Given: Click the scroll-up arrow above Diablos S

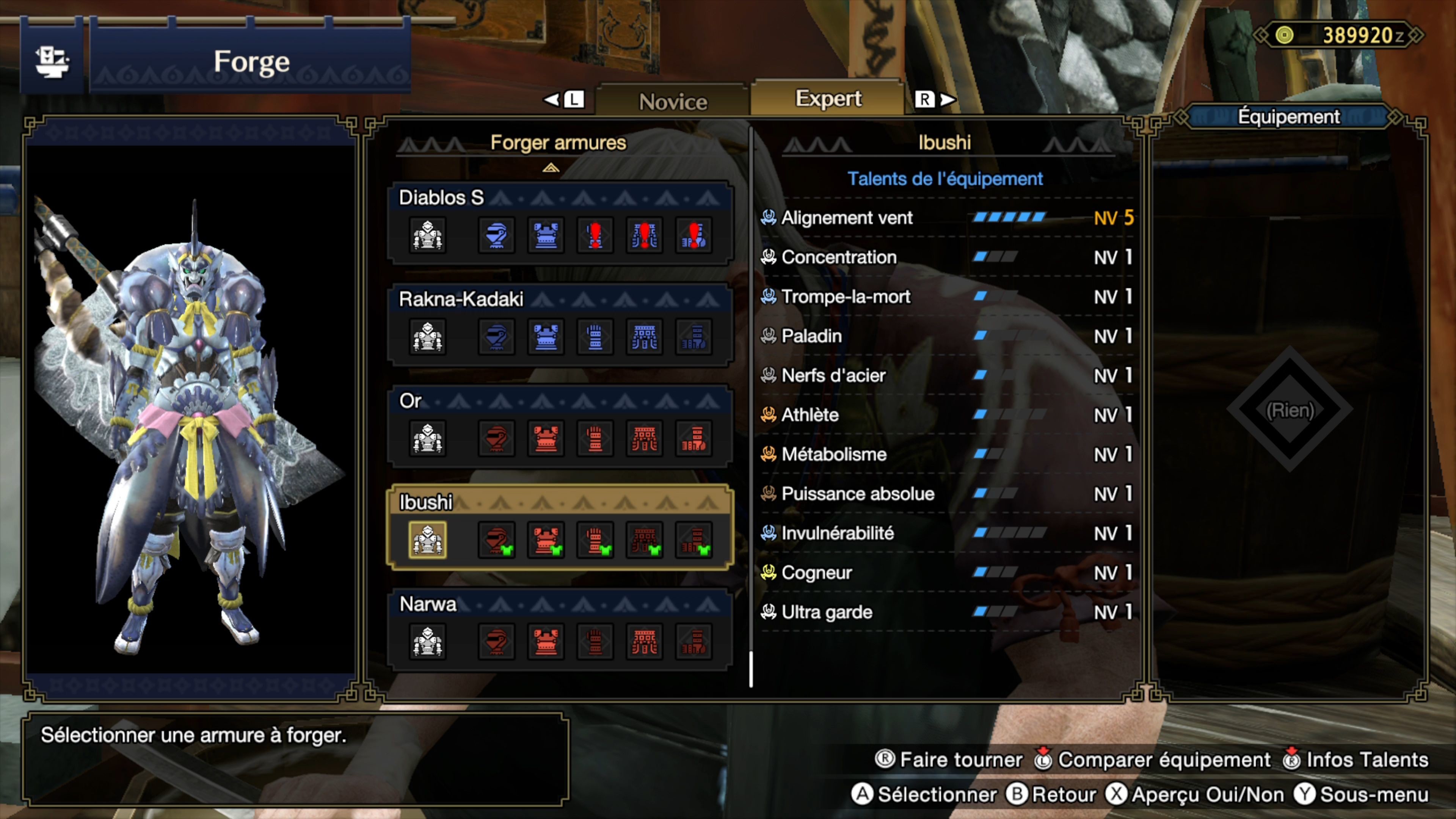Looking at the screenshot, I should click(551, 168).
